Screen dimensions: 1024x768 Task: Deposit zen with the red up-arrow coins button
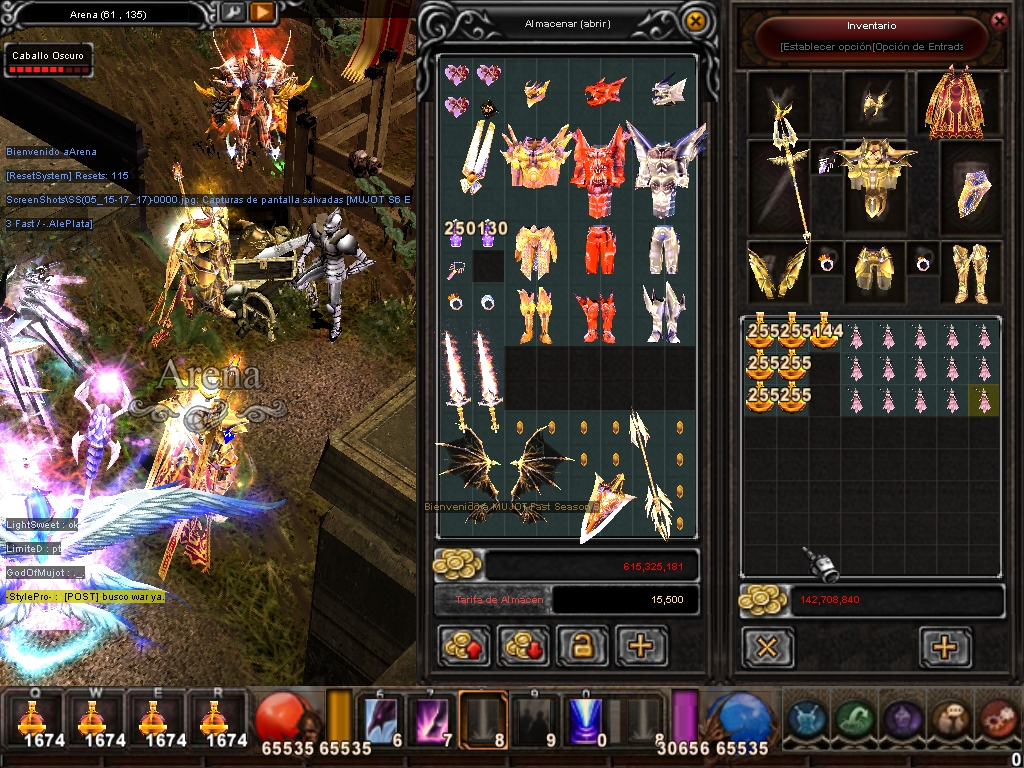pyautogui.click(x=464, y=646)
